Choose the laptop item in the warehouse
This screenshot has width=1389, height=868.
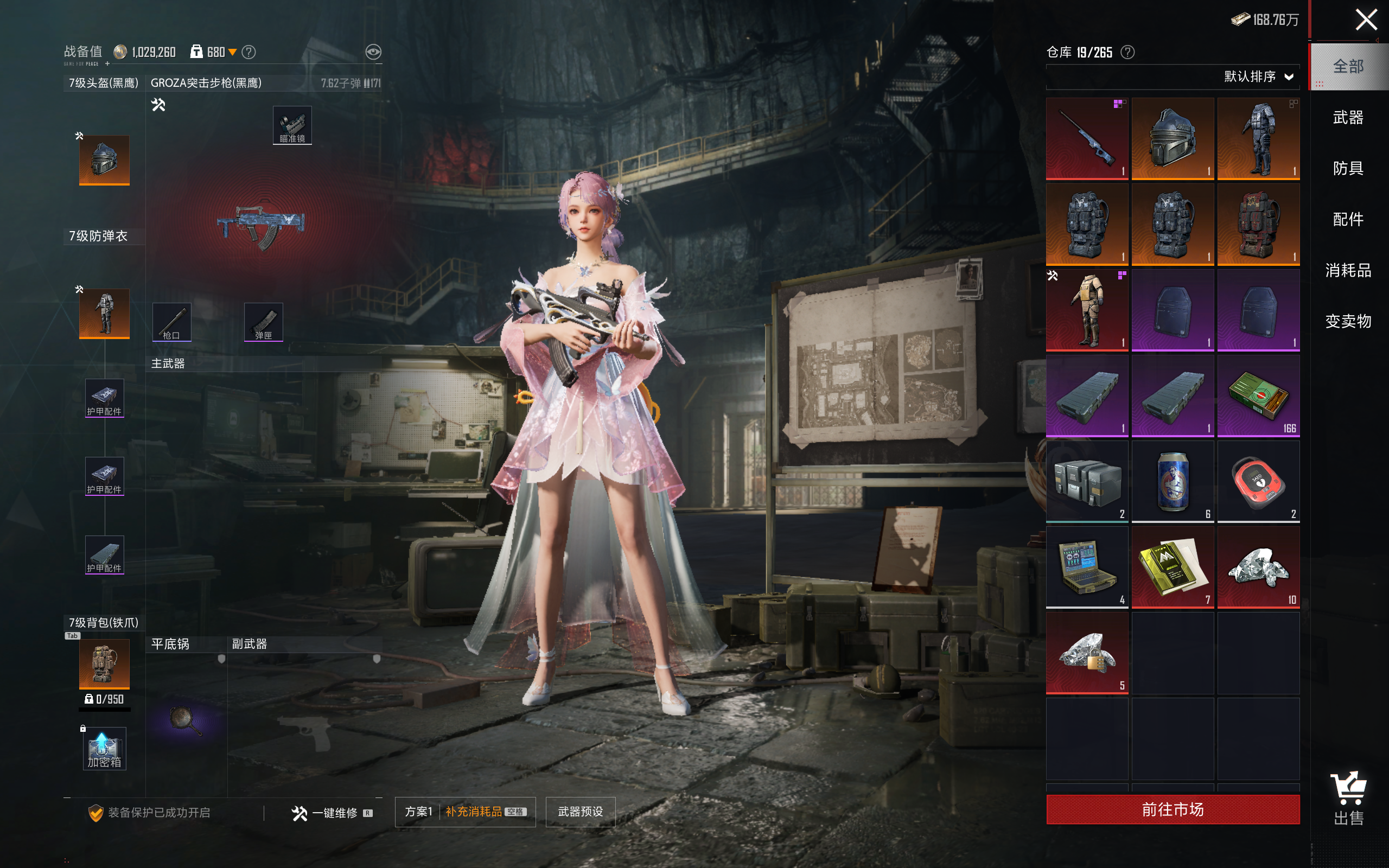click(x=1087, y=566)
